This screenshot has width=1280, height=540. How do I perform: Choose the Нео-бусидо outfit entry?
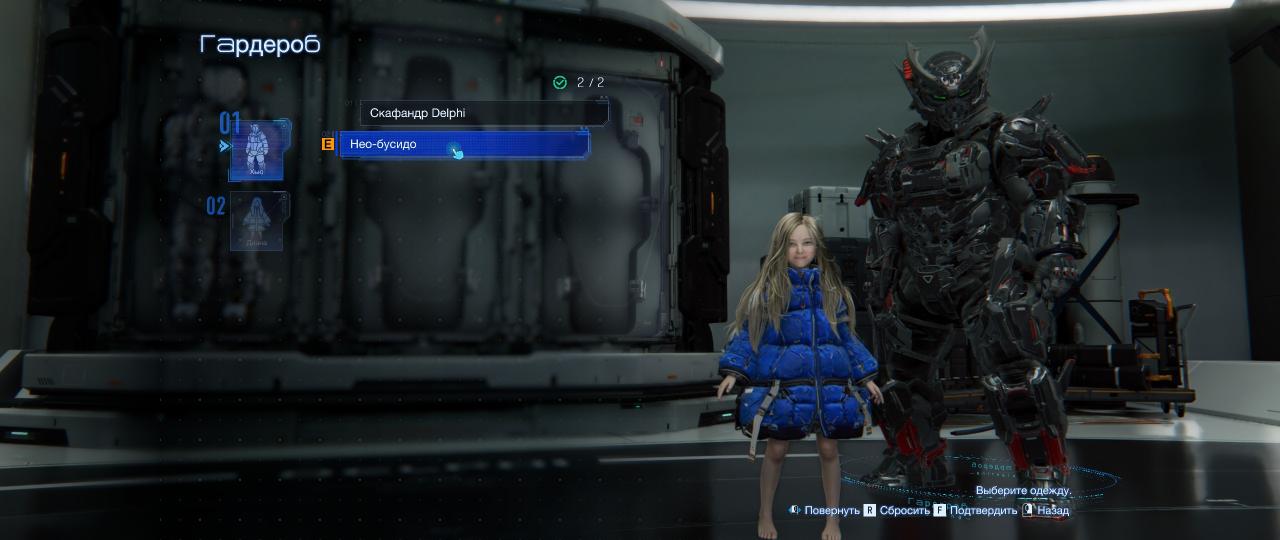pyautogui.click(x=464, y=145)
